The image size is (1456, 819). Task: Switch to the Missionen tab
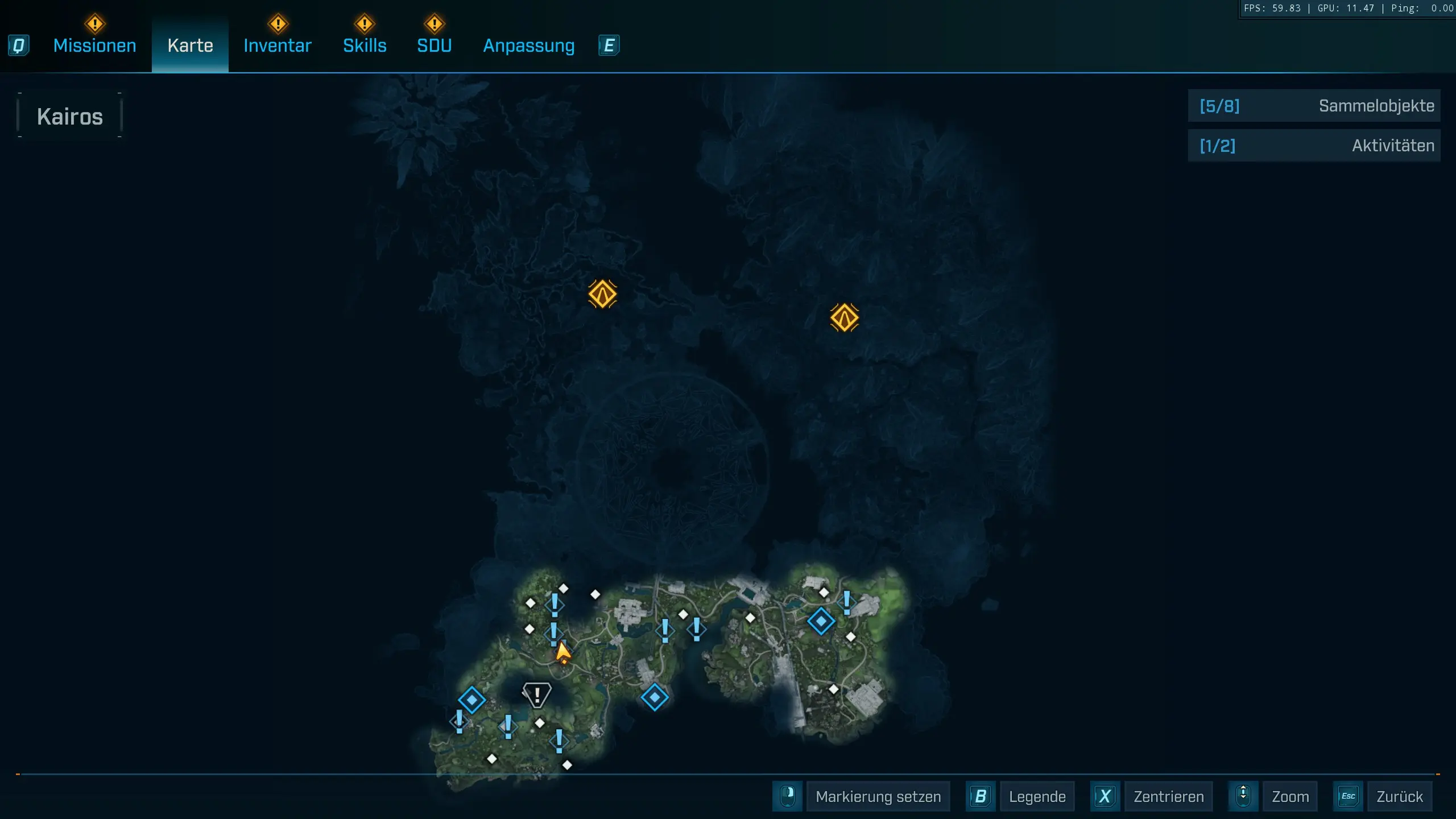point(94,45)
